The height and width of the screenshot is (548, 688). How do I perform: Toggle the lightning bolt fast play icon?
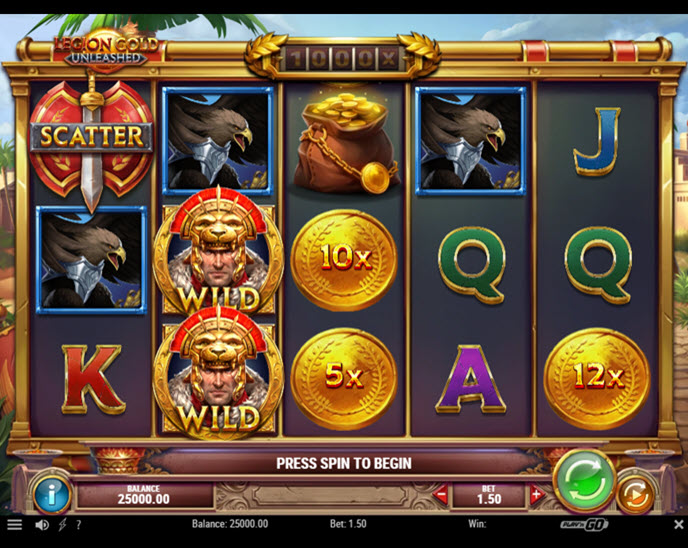tap(62, 524)
